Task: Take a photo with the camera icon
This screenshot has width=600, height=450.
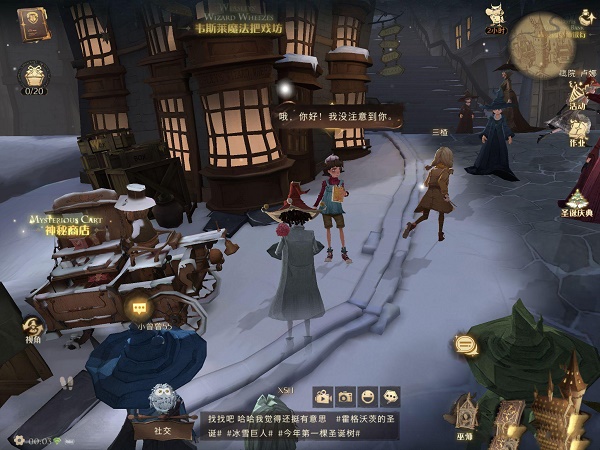Action: point(346,396)
